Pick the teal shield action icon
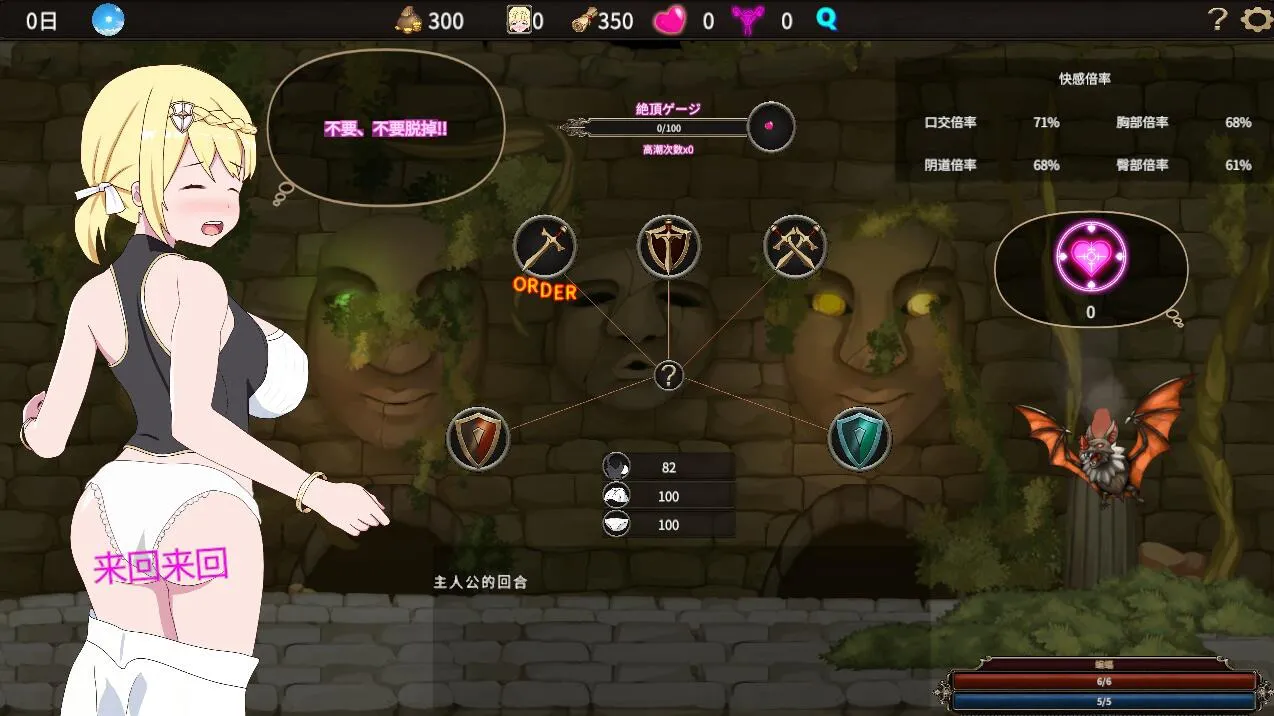This screenshot has width=1274, height=716. click(859, 438)
